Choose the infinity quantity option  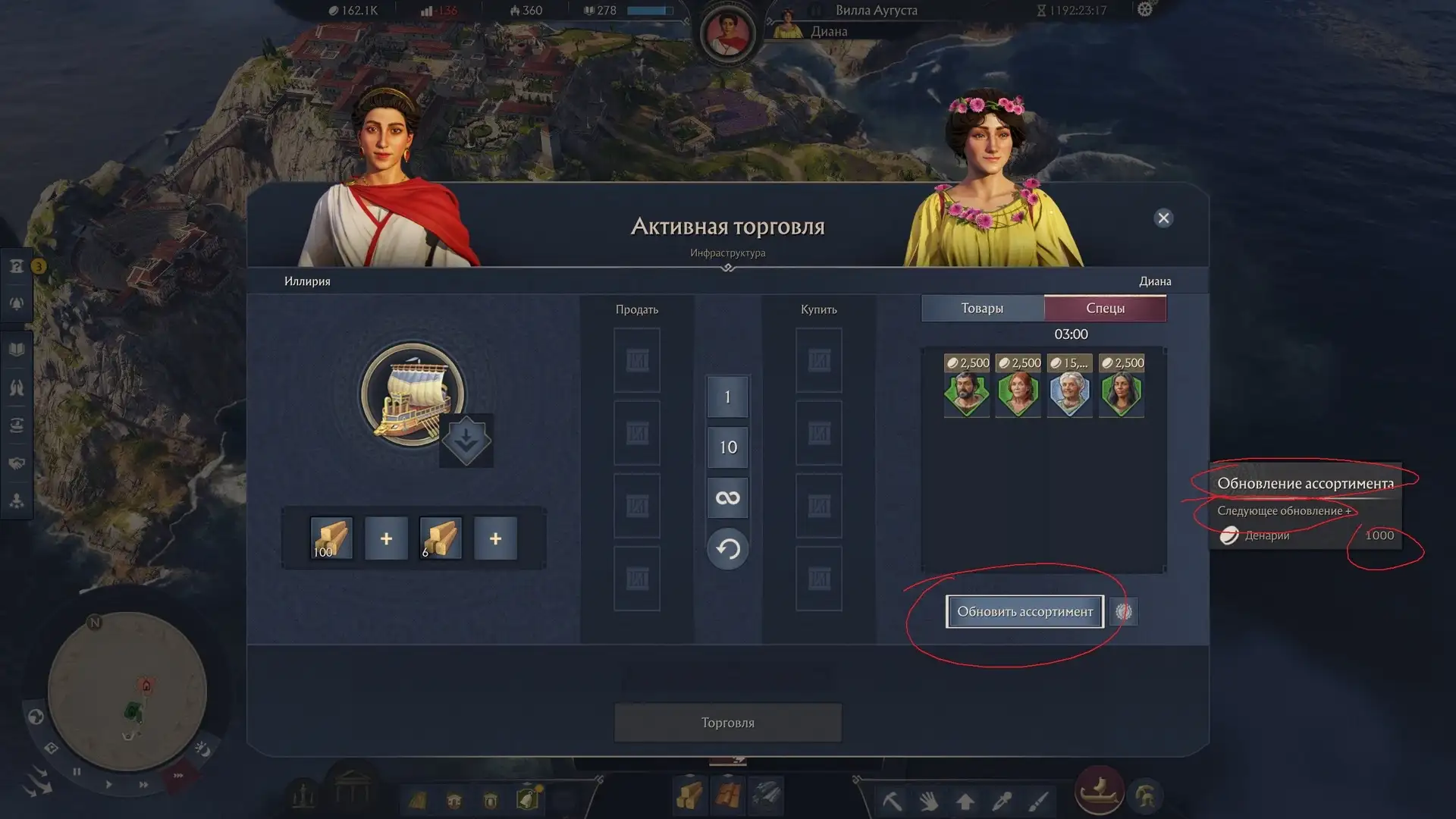coord(727,498)
